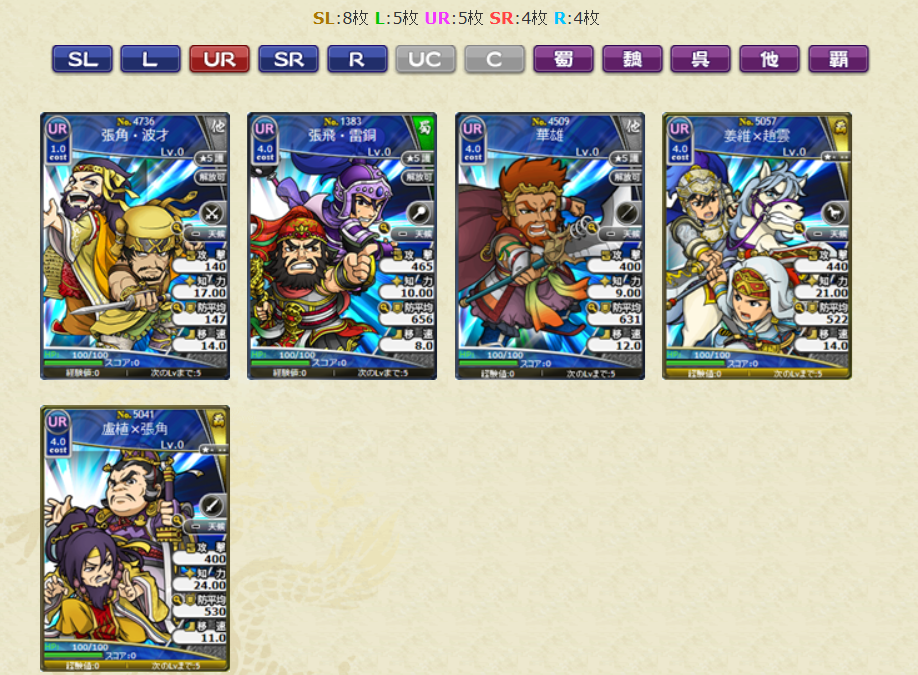Switch to the SR rarity filter
The width and height of the screenshot is (918, 675).
(x=288, y=59)
